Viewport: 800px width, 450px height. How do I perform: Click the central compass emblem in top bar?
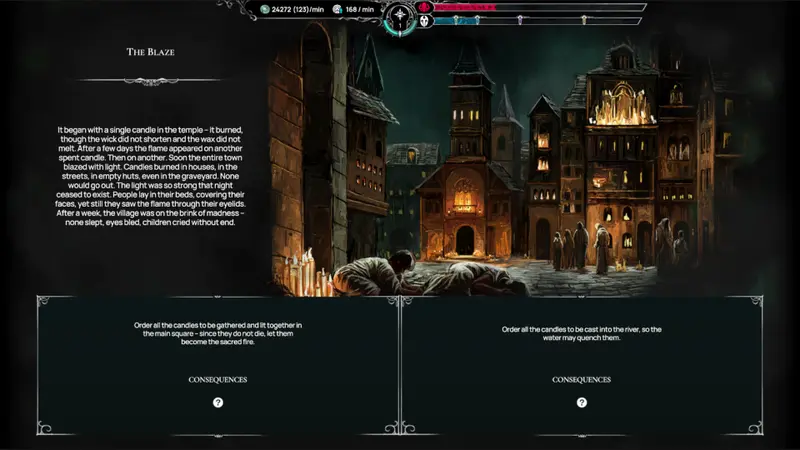[x=402, y=16]
